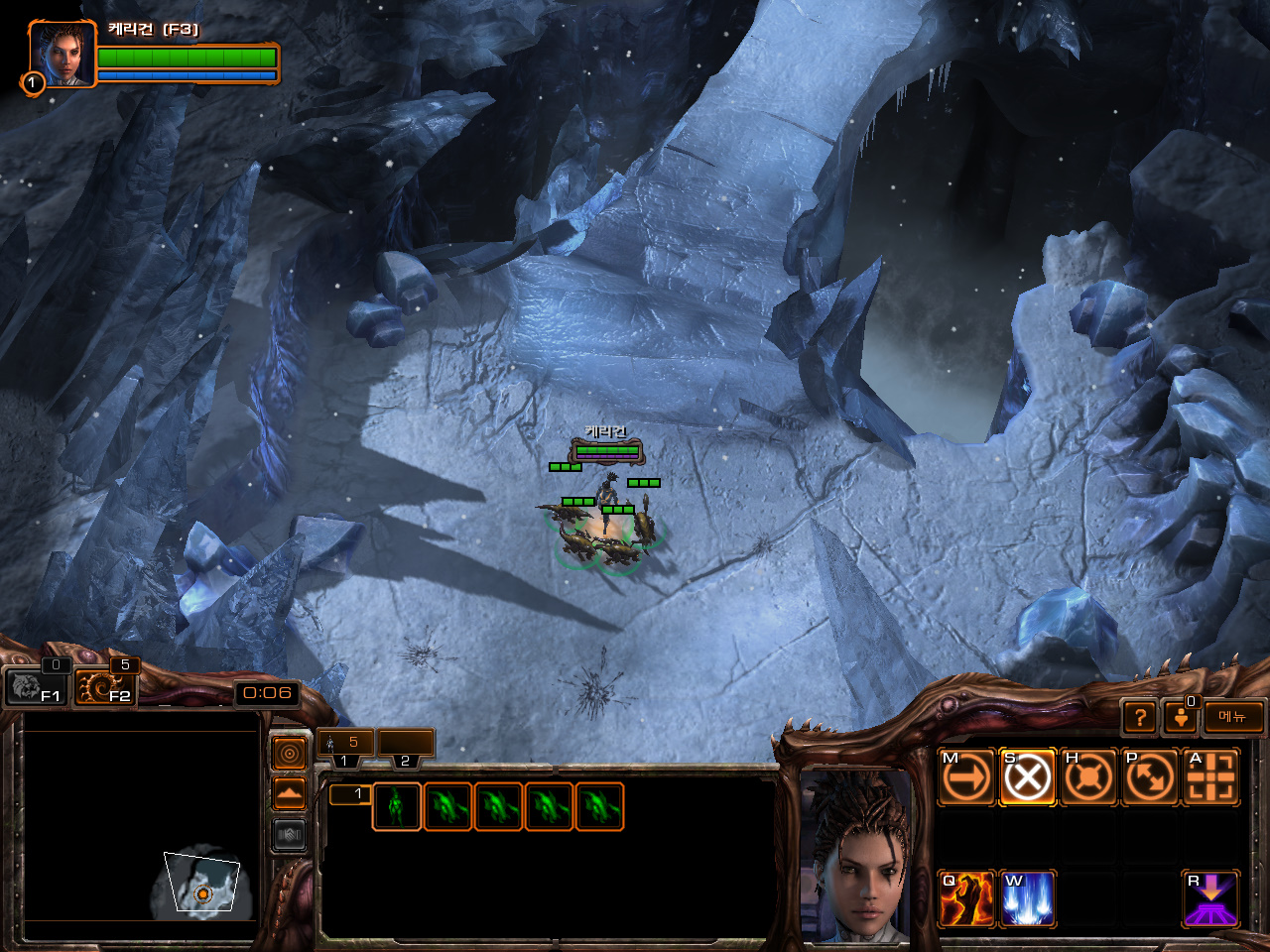This screenshot has width=1270, height=952.
Task: Open the help question mark panel
Action: [x=1140, y=717]
